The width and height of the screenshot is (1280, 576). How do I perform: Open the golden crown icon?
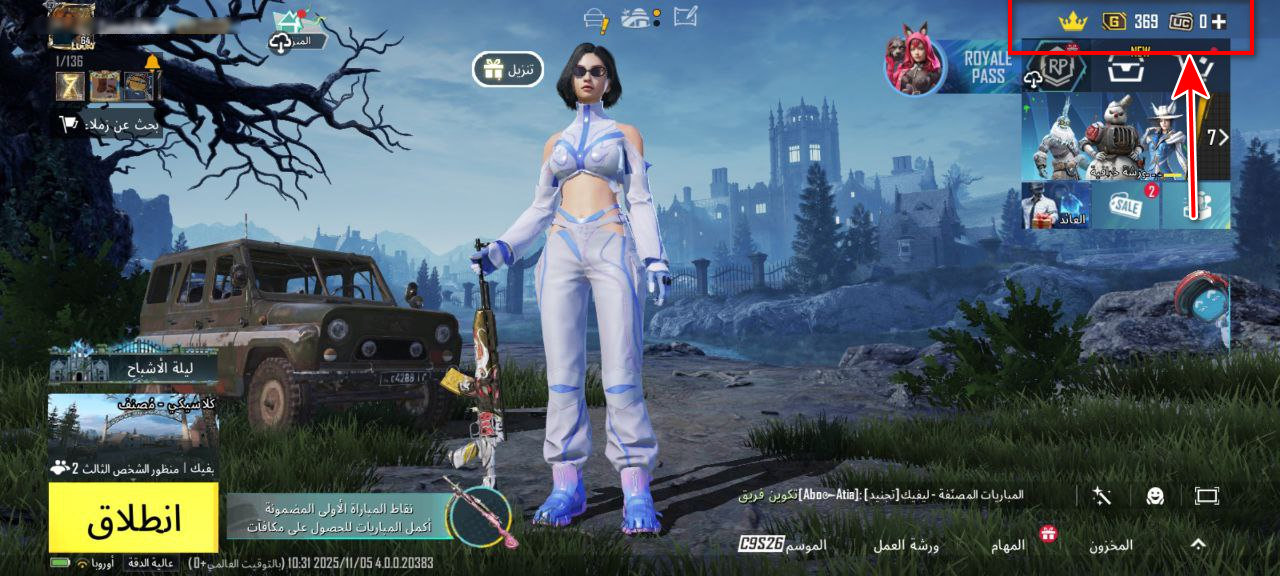1072,21
